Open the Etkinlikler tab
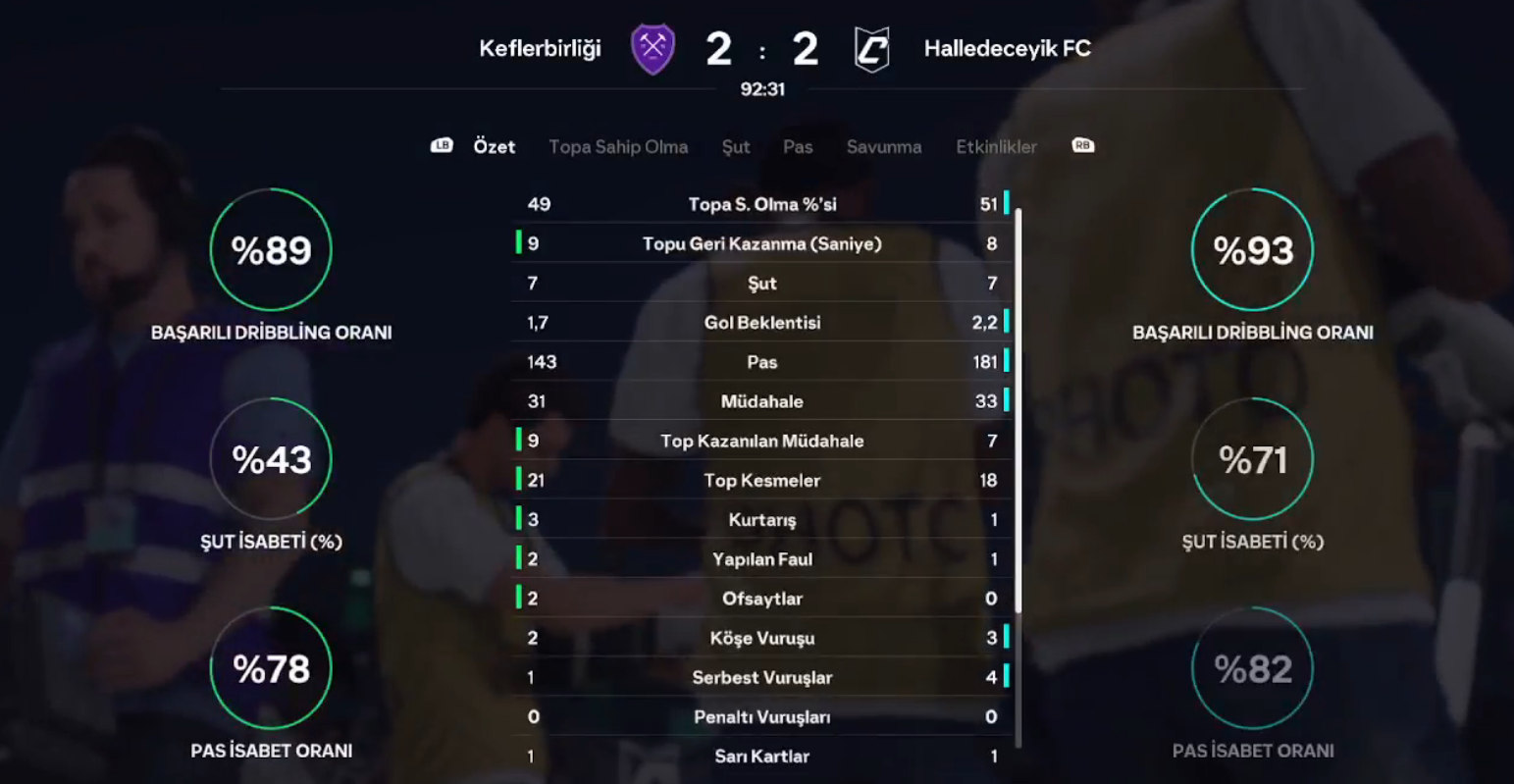Image resolution: width=1514 pixels, height=784 pixels. pos(996,147)
